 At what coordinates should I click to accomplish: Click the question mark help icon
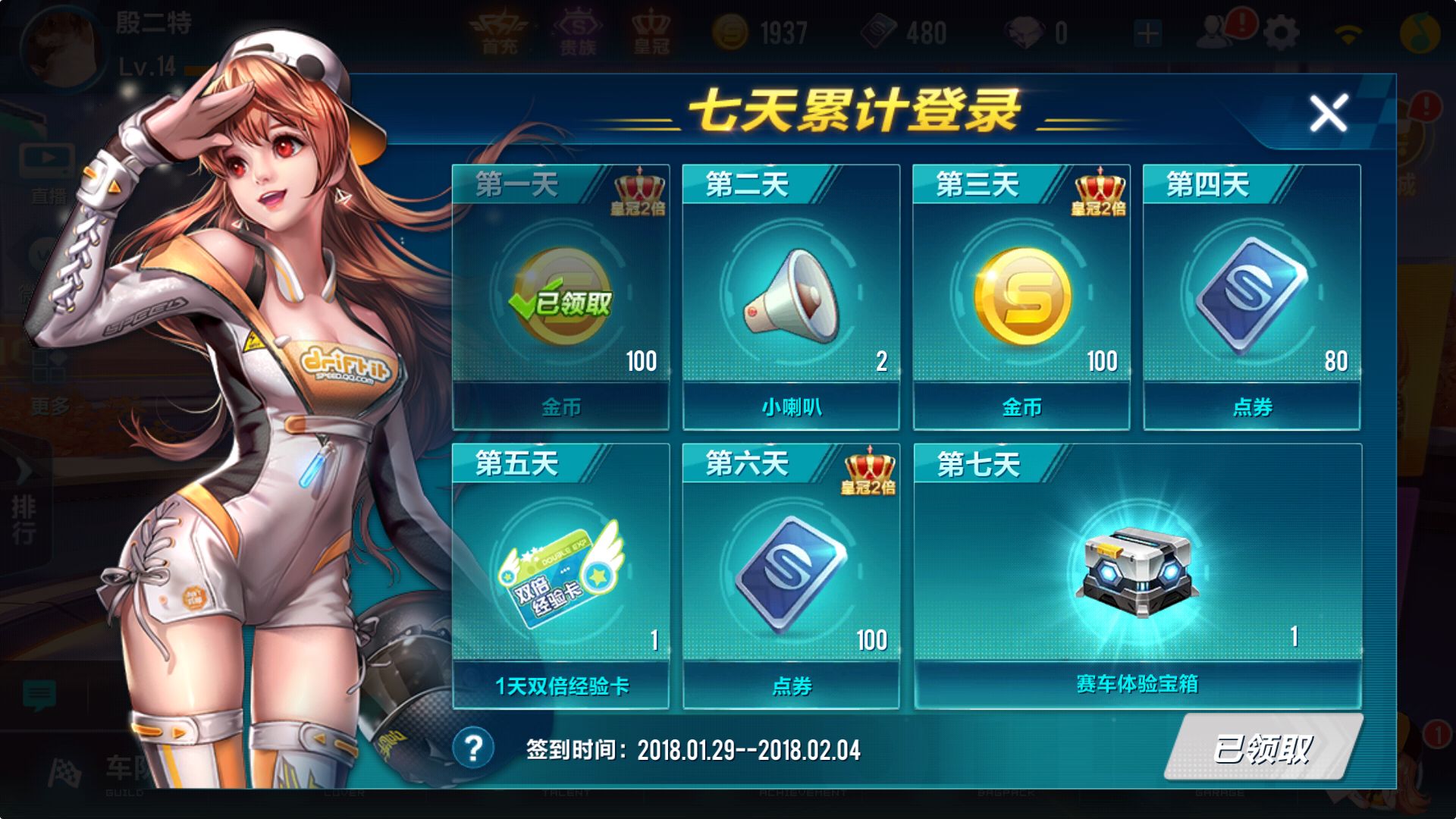[x=475, y=746]
